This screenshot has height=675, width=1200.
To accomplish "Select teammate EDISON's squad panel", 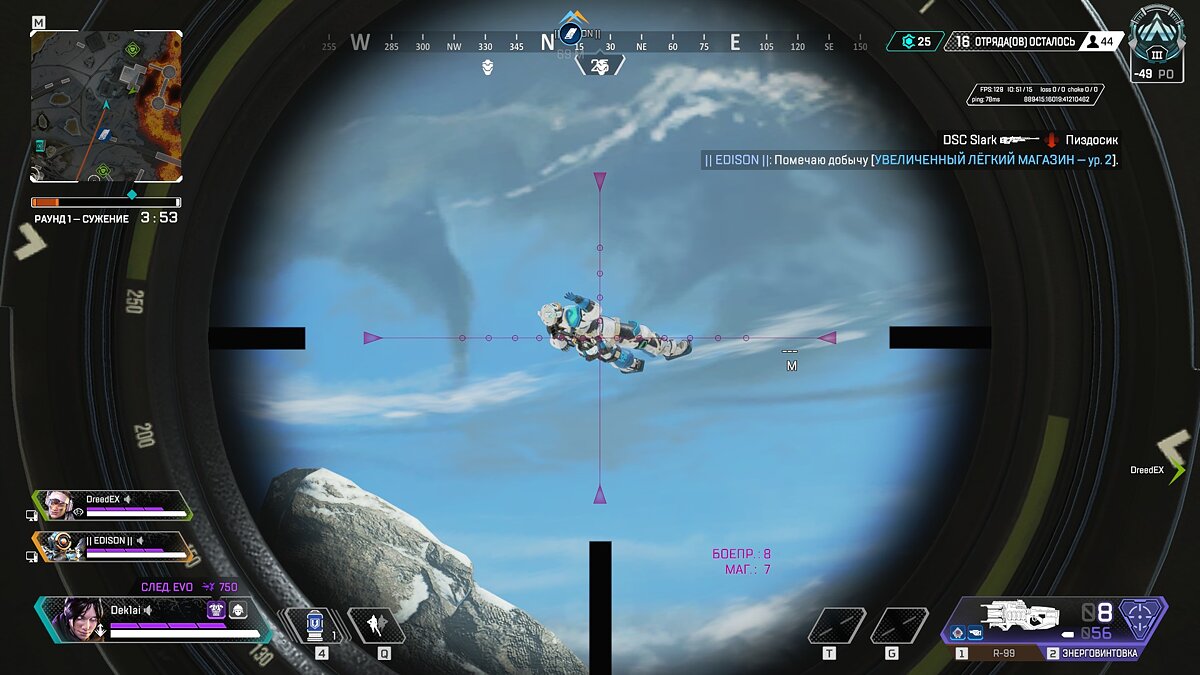I will coord(112,546).
